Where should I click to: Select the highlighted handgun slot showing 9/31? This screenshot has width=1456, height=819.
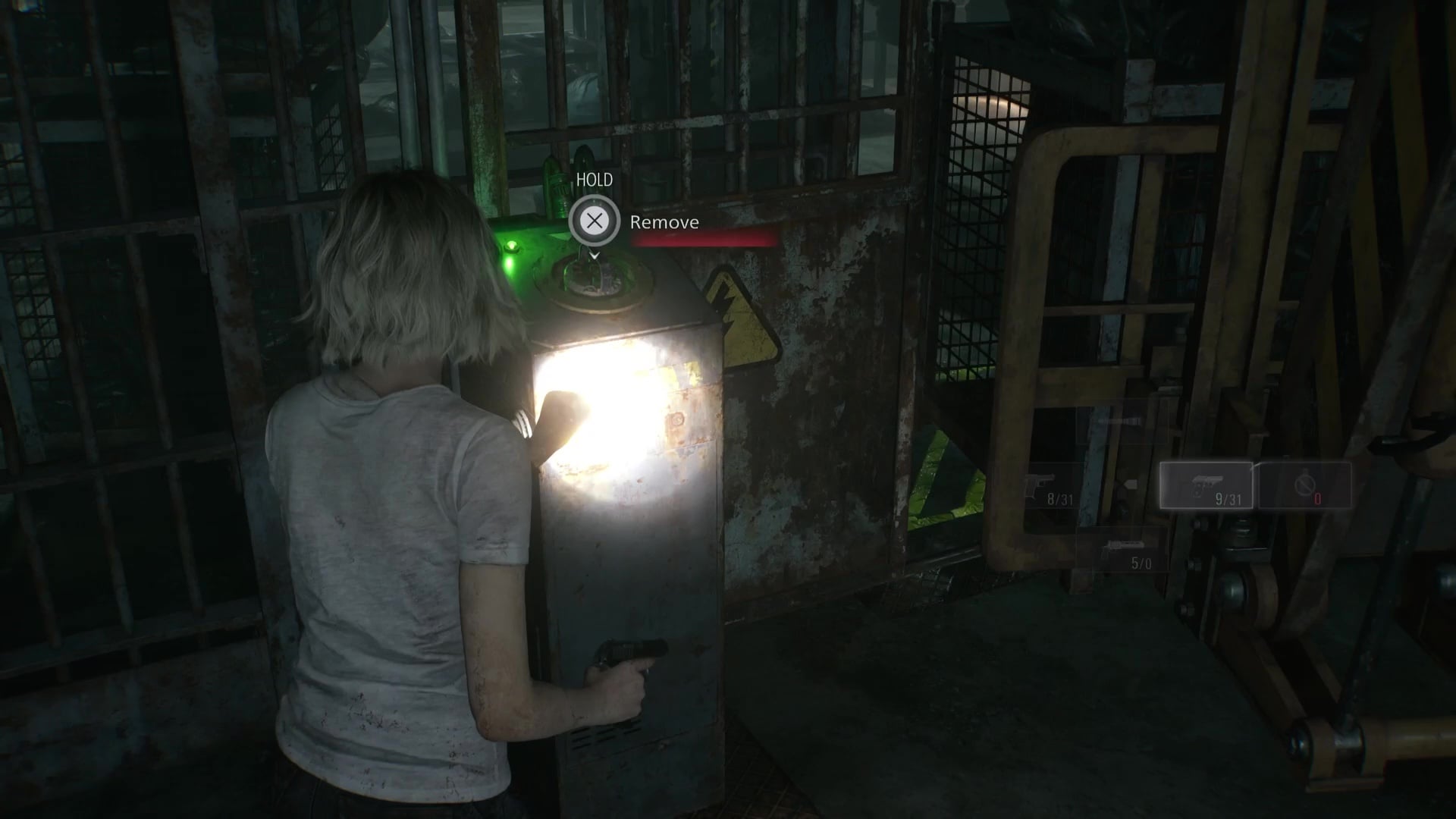pos(1206,485)
